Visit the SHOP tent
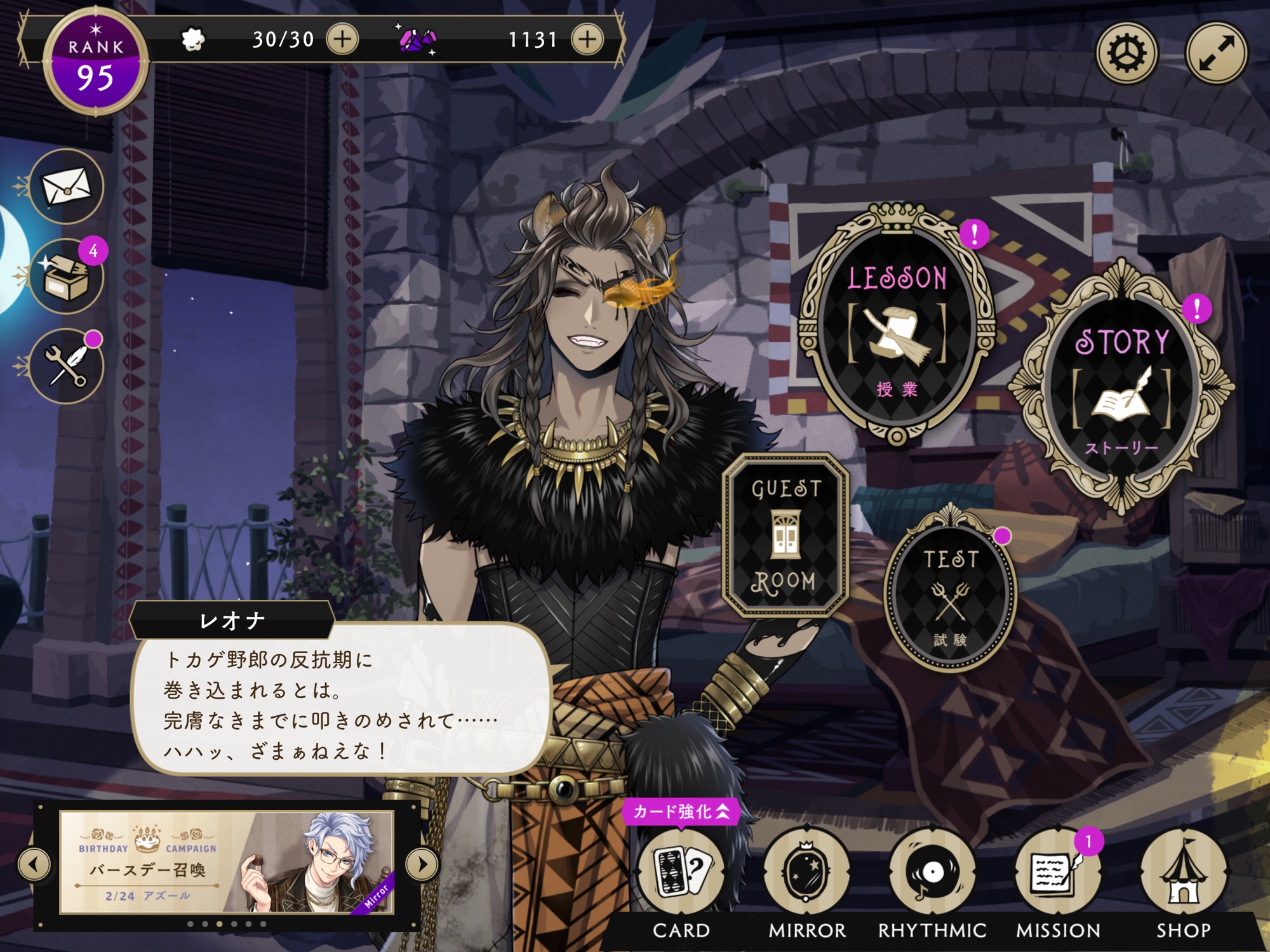The width and height of the screenshot is (1270, 952). pos(1183,873)
